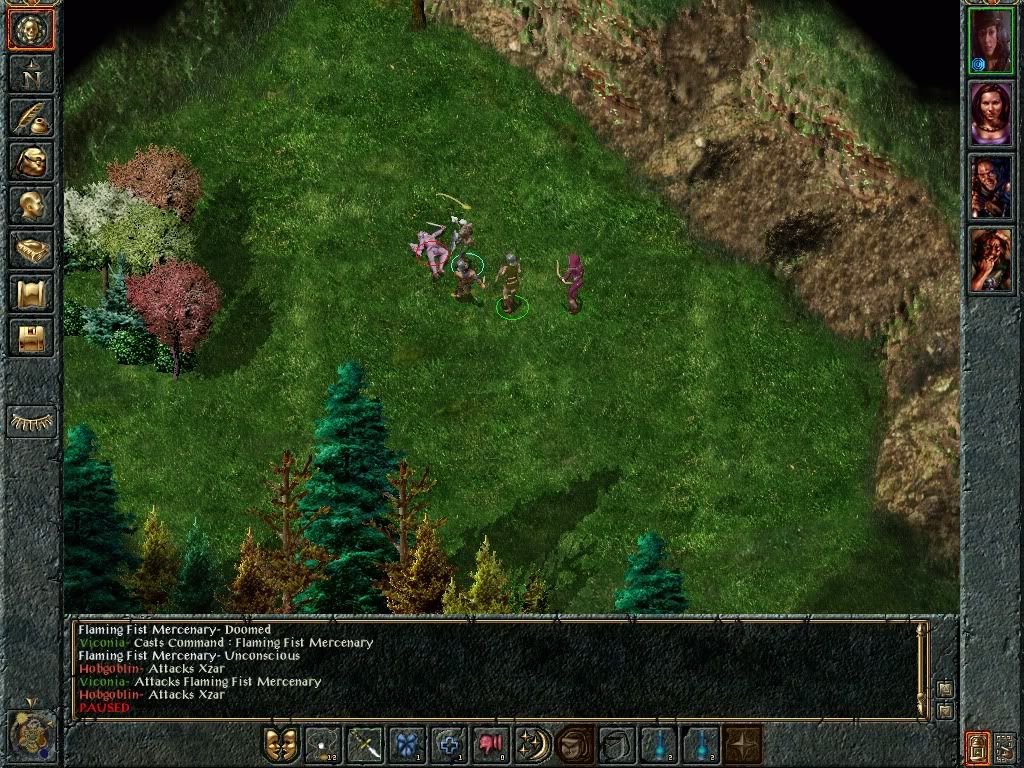Return to game via skull button
This screenshot has height=768, width=1024.
coord(31,29)
